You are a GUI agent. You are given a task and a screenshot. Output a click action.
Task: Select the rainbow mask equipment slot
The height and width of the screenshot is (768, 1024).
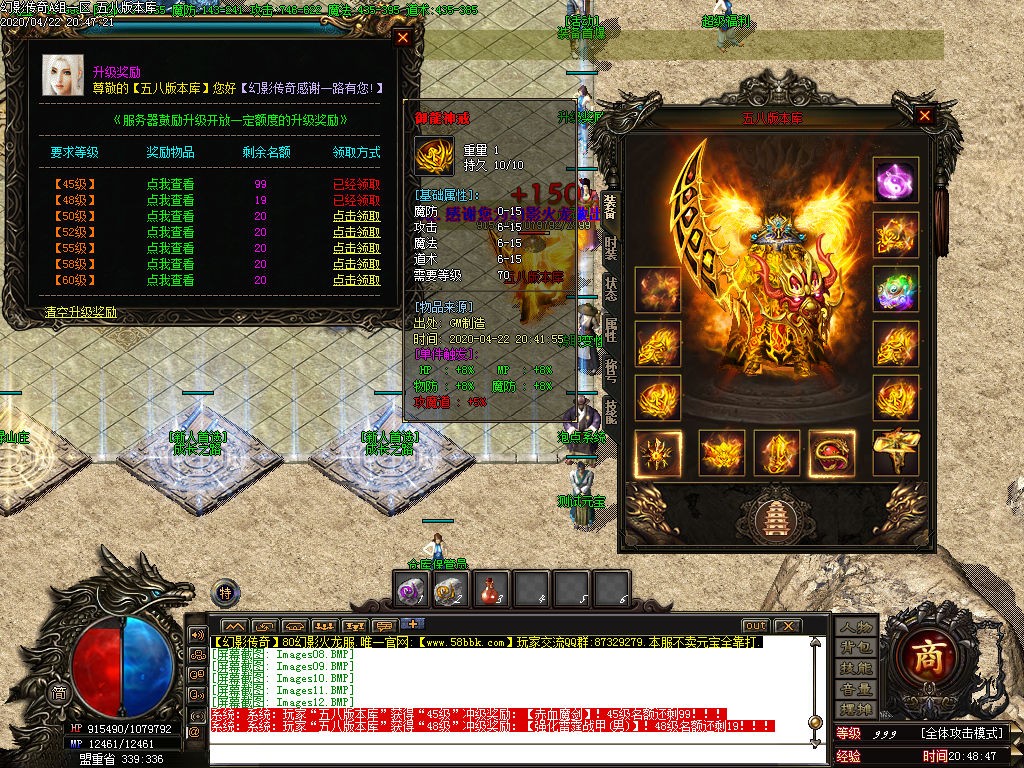pyautogui.click(x=895, y=288)
